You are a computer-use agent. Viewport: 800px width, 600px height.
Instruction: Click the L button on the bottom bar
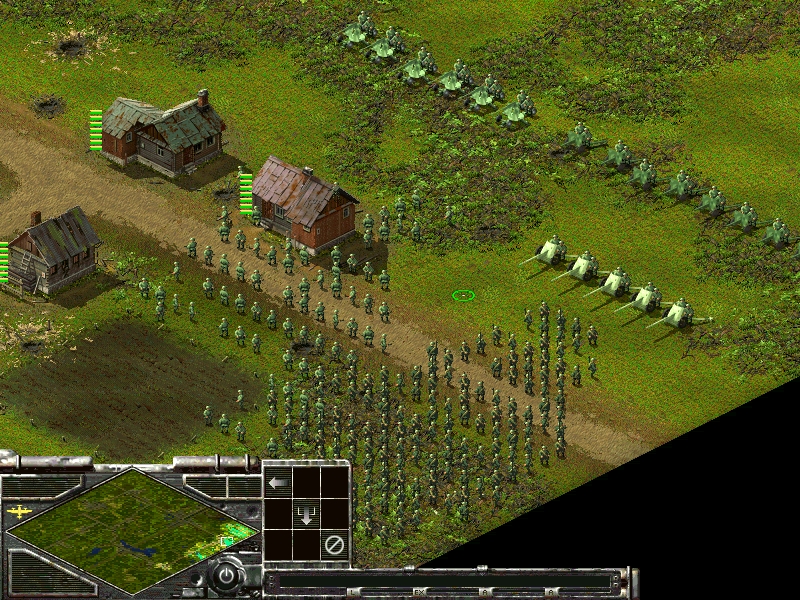pyautogui.click(x=353, y=593)
